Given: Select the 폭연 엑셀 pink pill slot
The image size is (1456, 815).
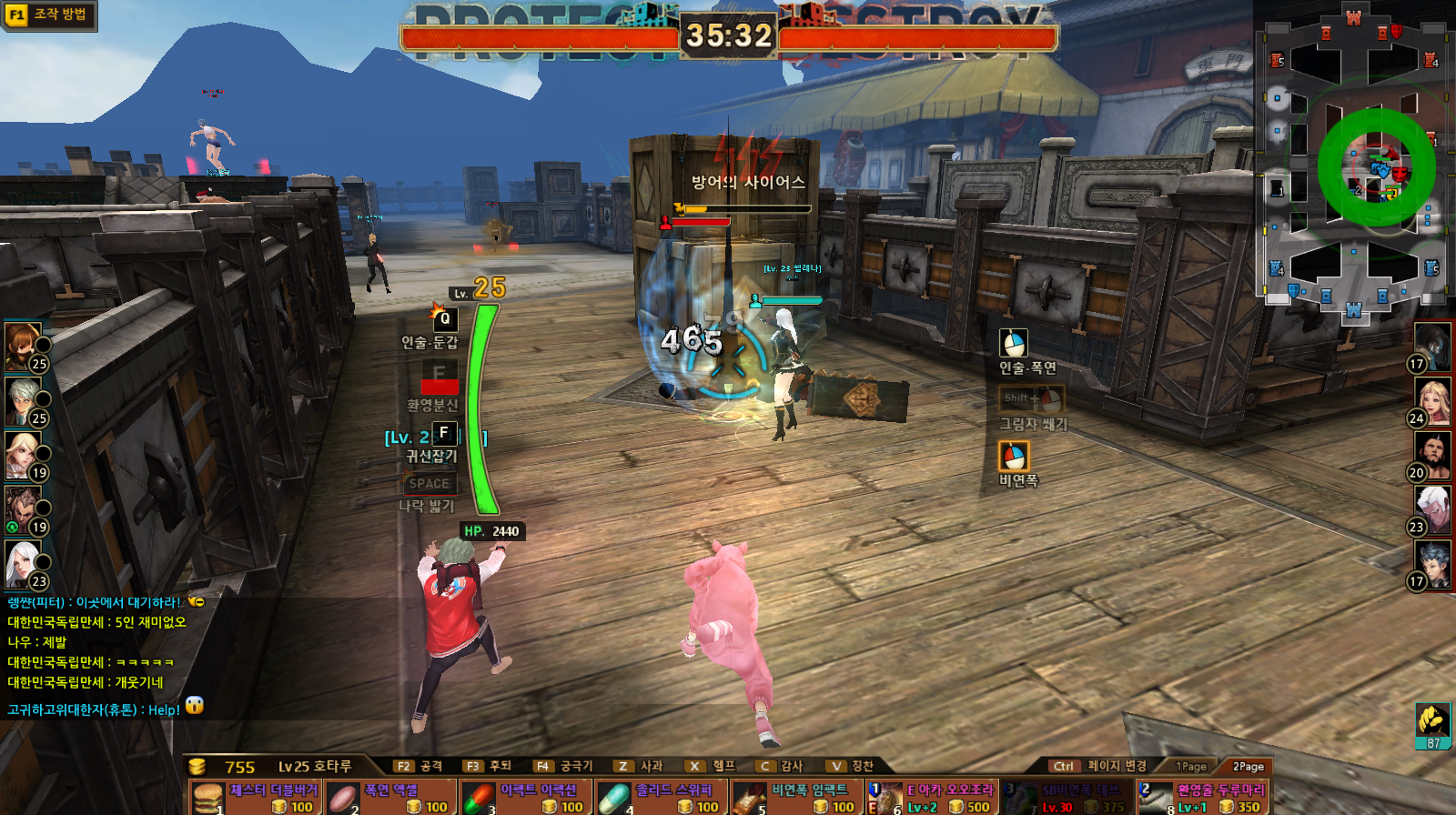Looking at the screenshot, I should point(390,798).
